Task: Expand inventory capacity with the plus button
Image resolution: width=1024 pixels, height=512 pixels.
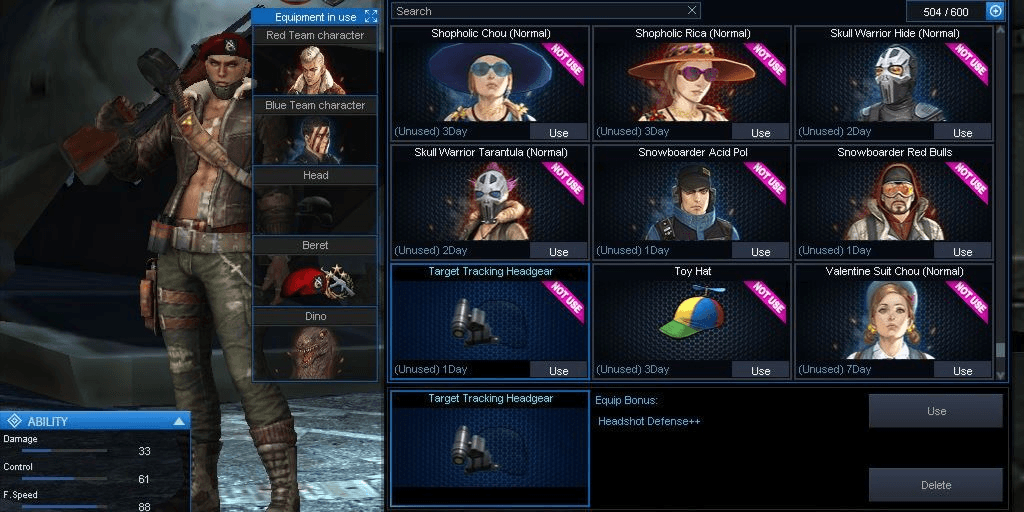Action: 995,11
